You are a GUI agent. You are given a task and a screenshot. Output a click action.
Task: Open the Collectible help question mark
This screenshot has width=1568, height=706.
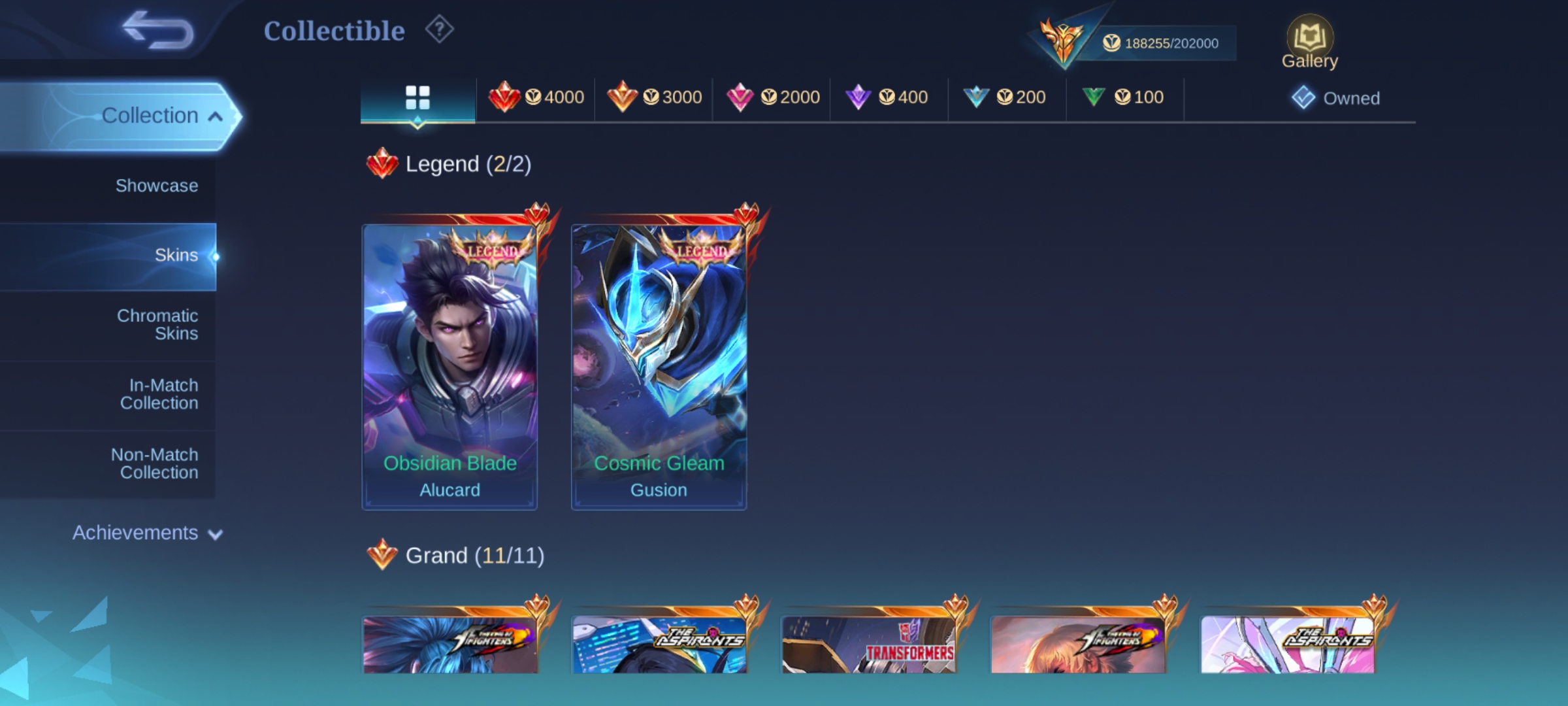coord(439,30)
